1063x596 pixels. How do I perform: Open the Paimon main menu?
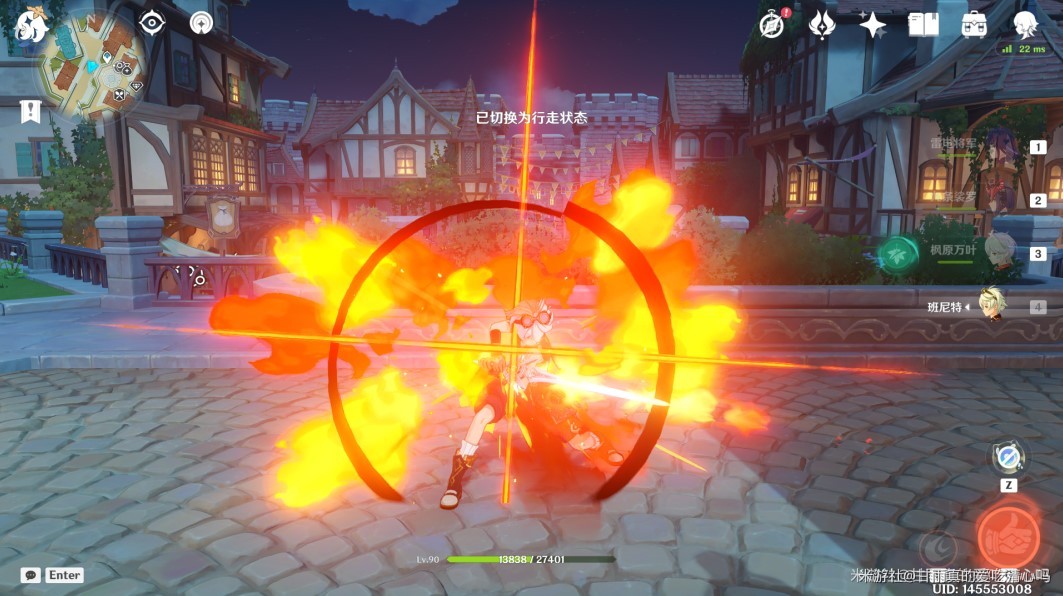(29, 24)
